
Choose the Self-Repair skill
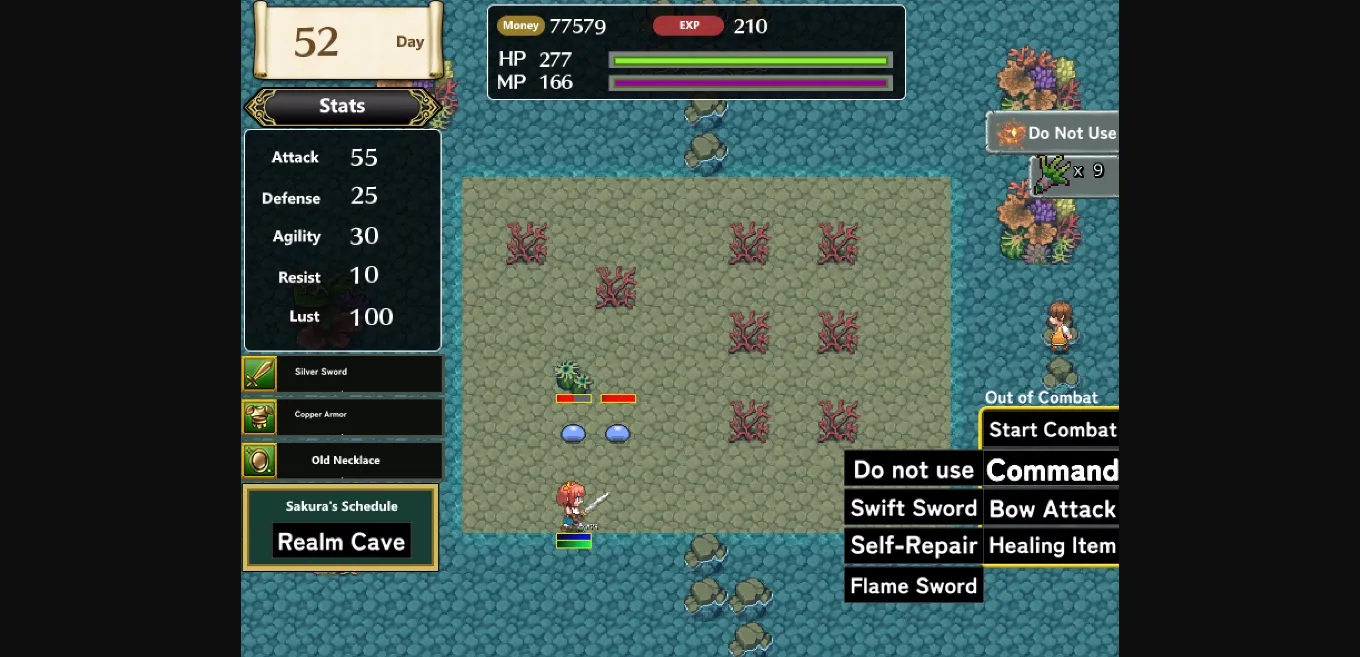pos(913,546)
